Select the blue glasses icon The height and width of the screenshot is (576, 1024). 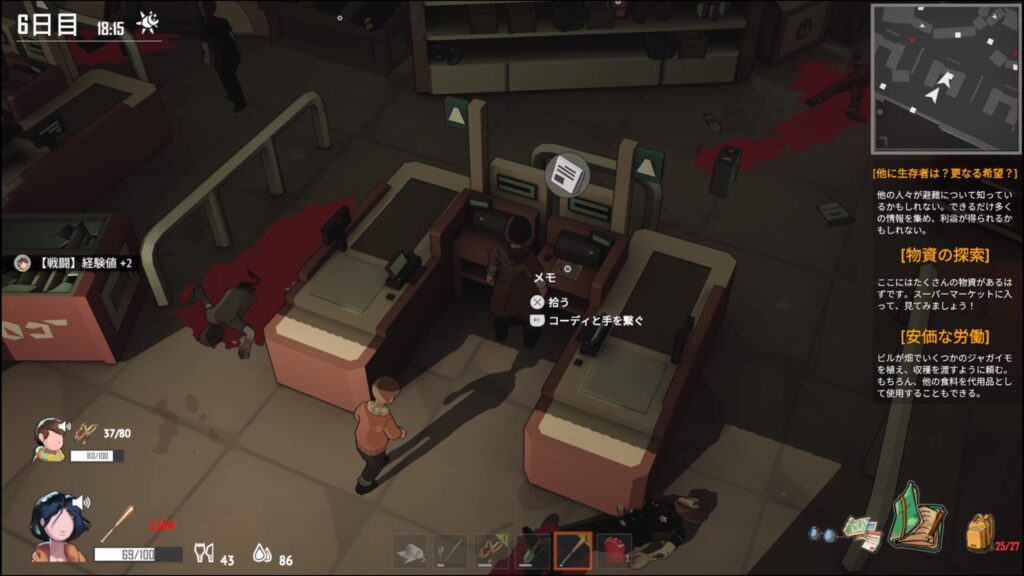tap(822, 535)
